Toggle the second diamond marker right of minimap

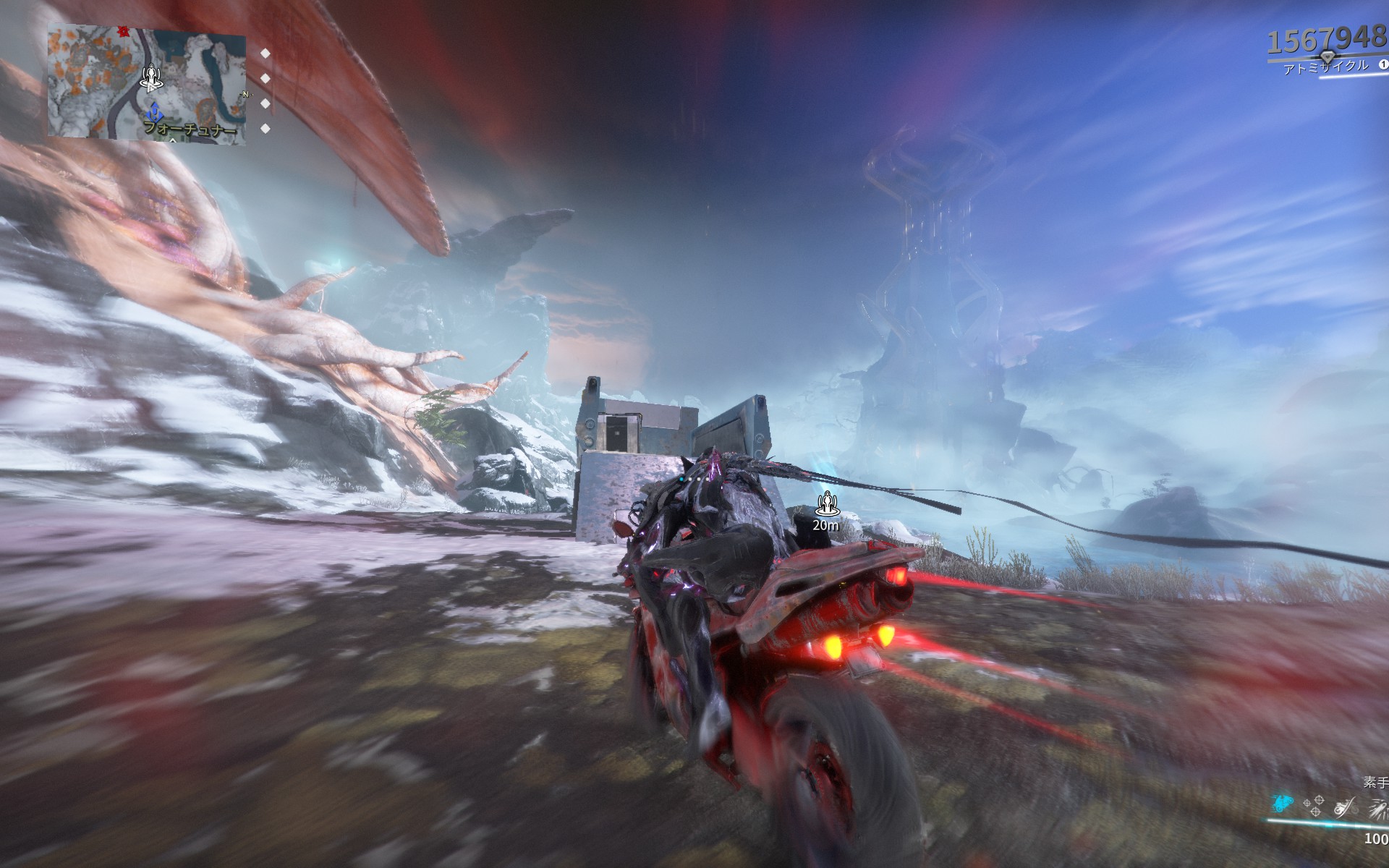[266, 77]
